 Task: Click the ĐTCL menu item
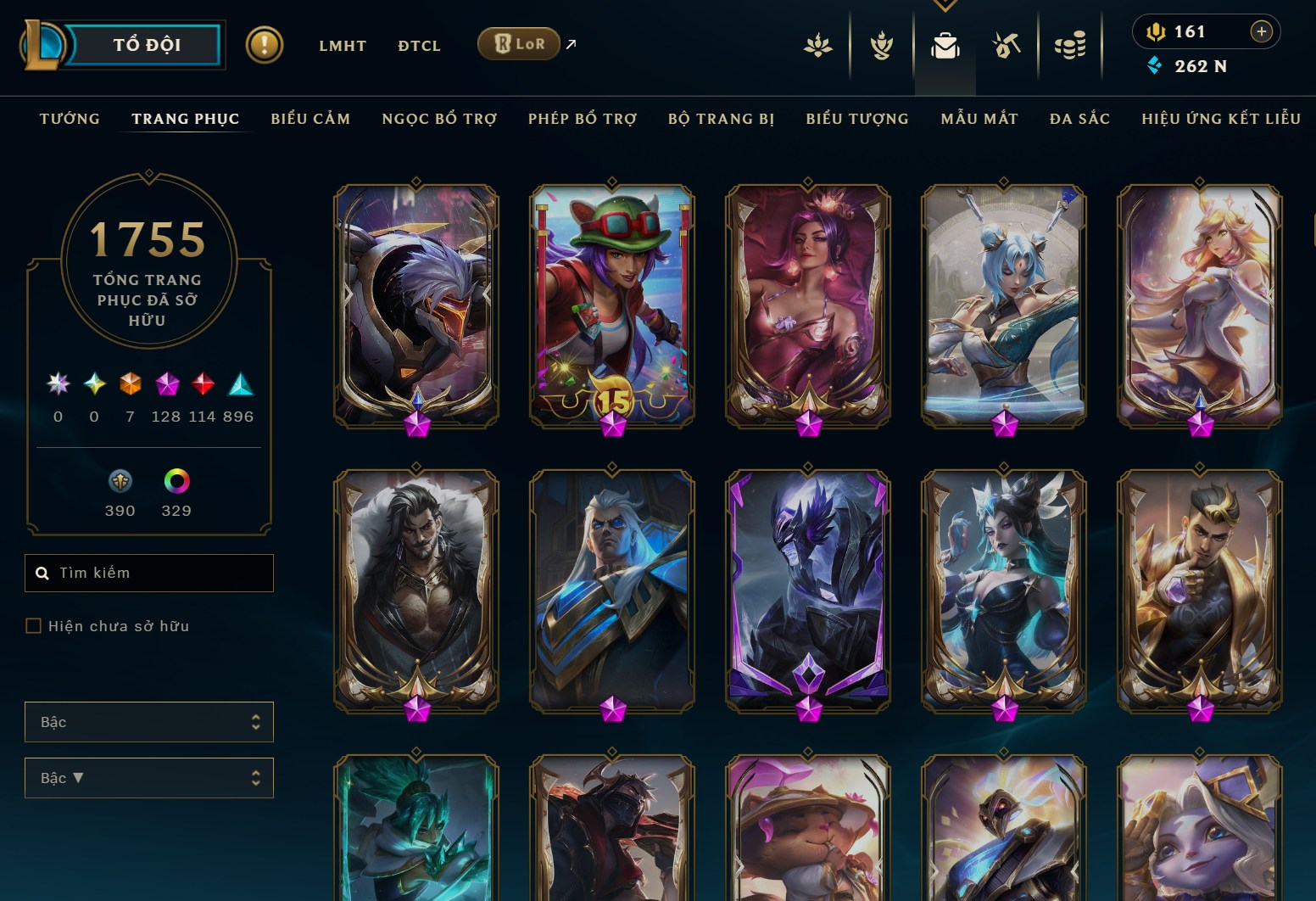(418, 46)
